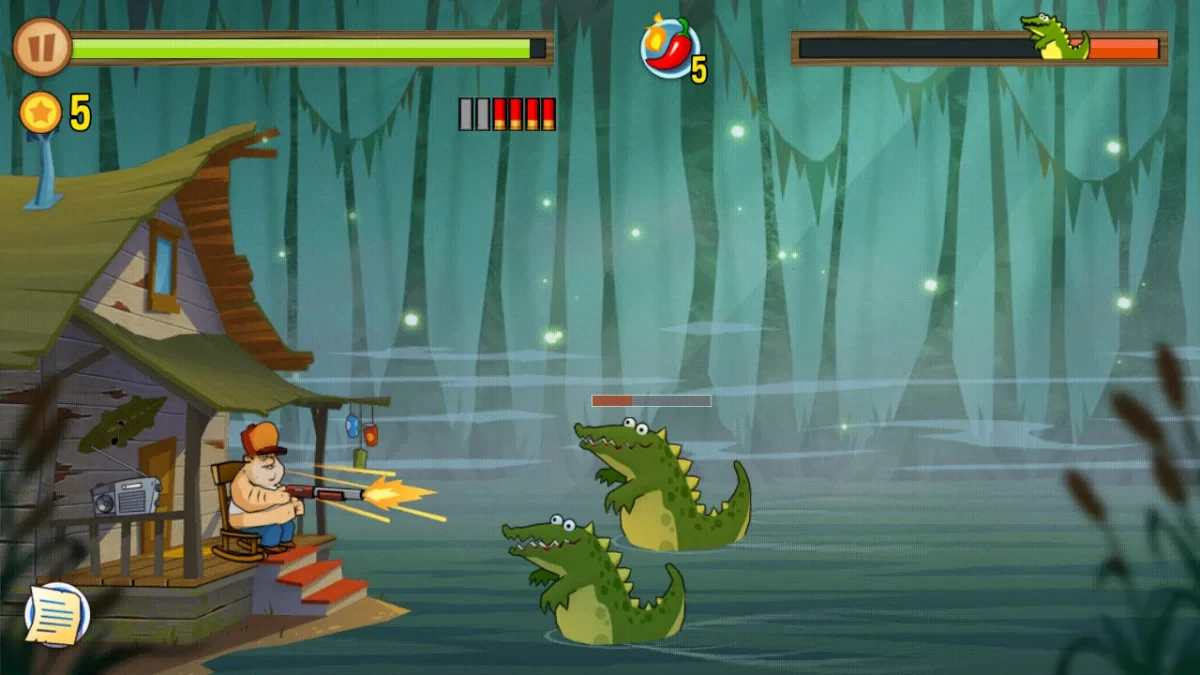
Task: Use the chili pepper power-up
Action: [x=669, y=47]
